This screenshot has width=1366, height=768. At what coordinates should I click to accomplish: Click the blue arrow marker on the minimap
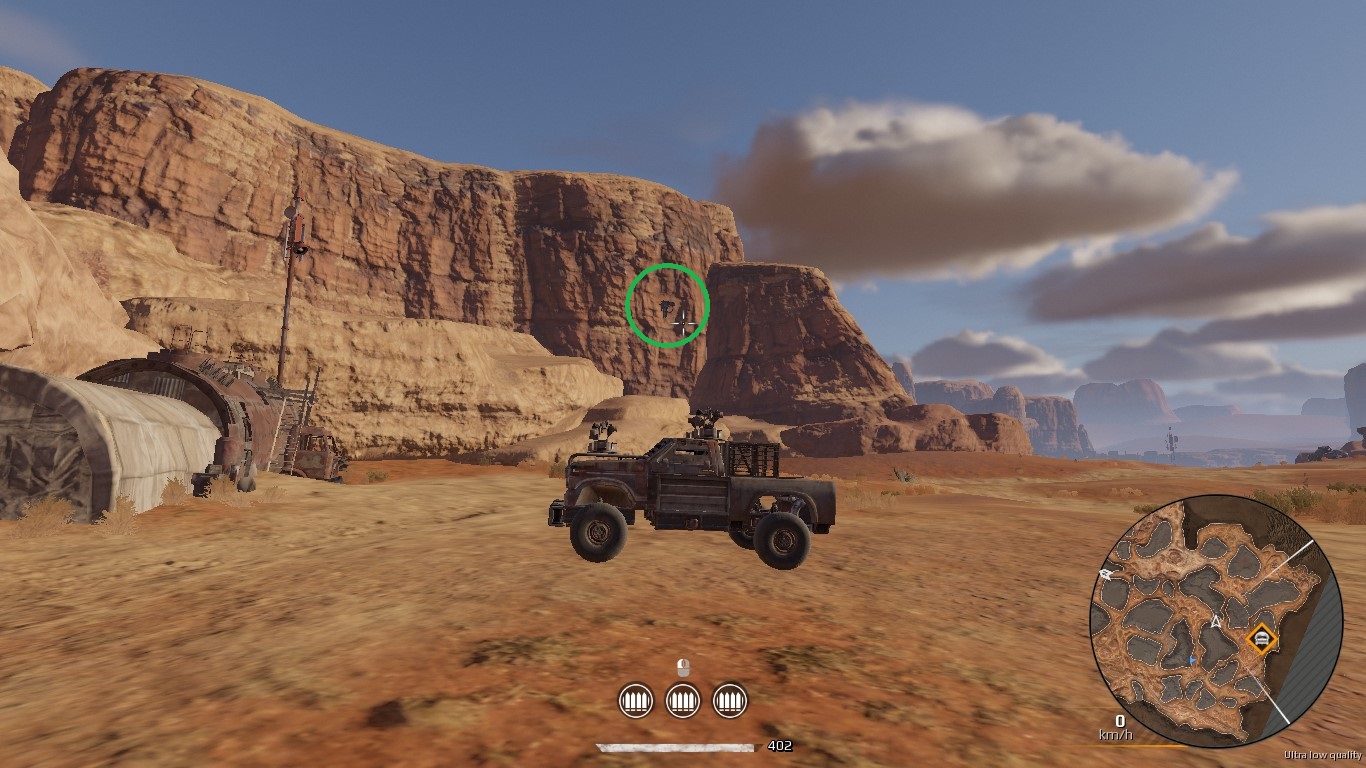click(x=1192, y=660)
